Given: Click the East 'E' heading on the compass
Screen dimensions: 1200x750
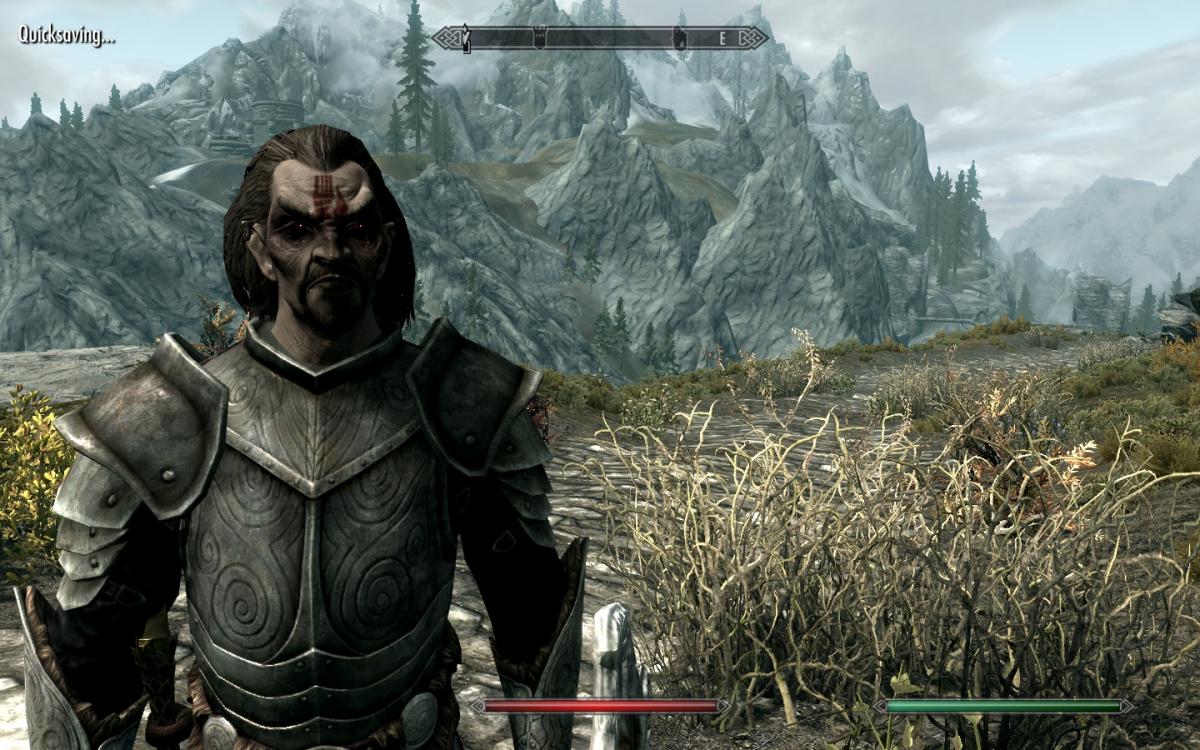Looking at the screenshot, I should [x=722, y=38].
